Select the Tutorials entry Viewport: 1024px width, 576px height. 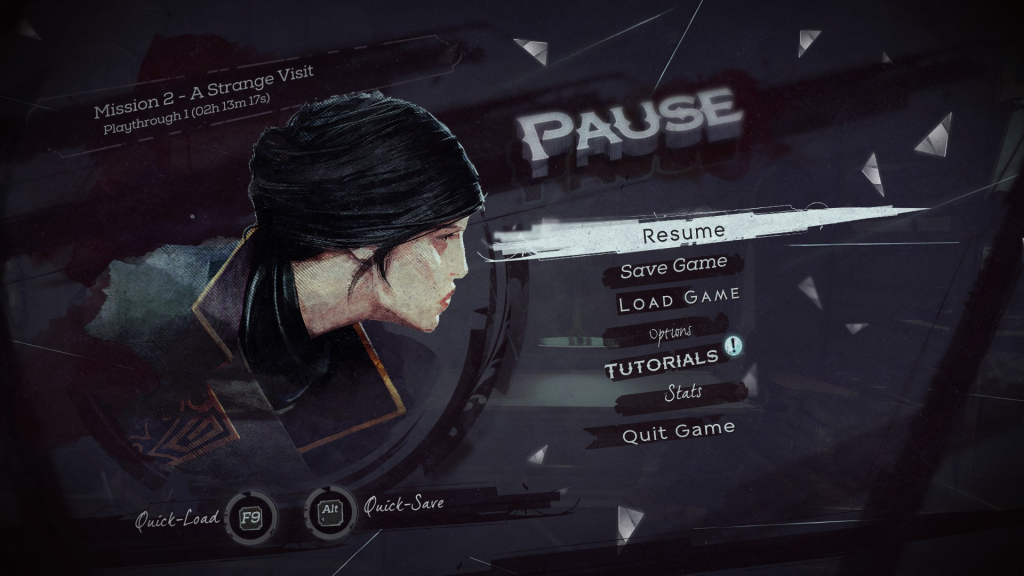coord(661,361)
